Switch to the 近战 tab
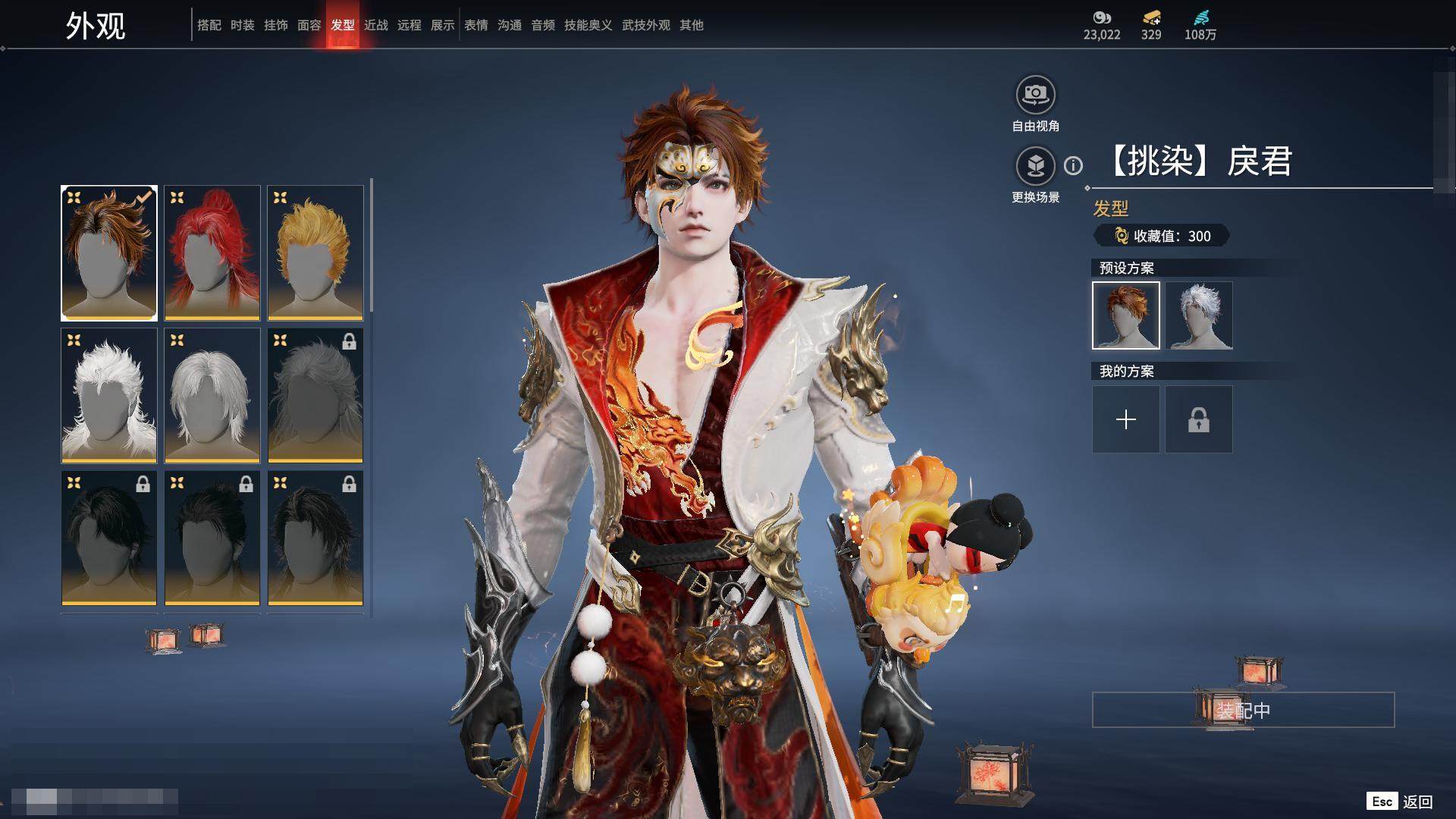1456x819 pixels. click(376, 25)
